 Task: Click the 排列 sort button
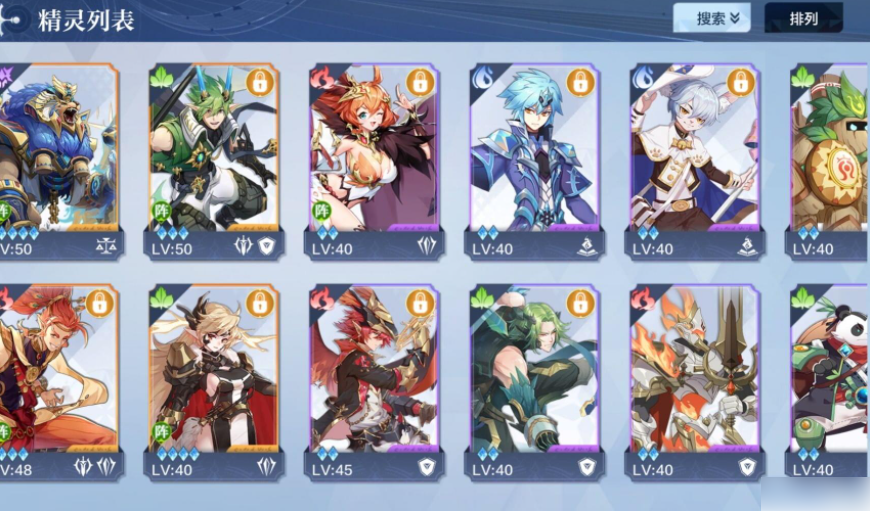(x=803, y=18)
